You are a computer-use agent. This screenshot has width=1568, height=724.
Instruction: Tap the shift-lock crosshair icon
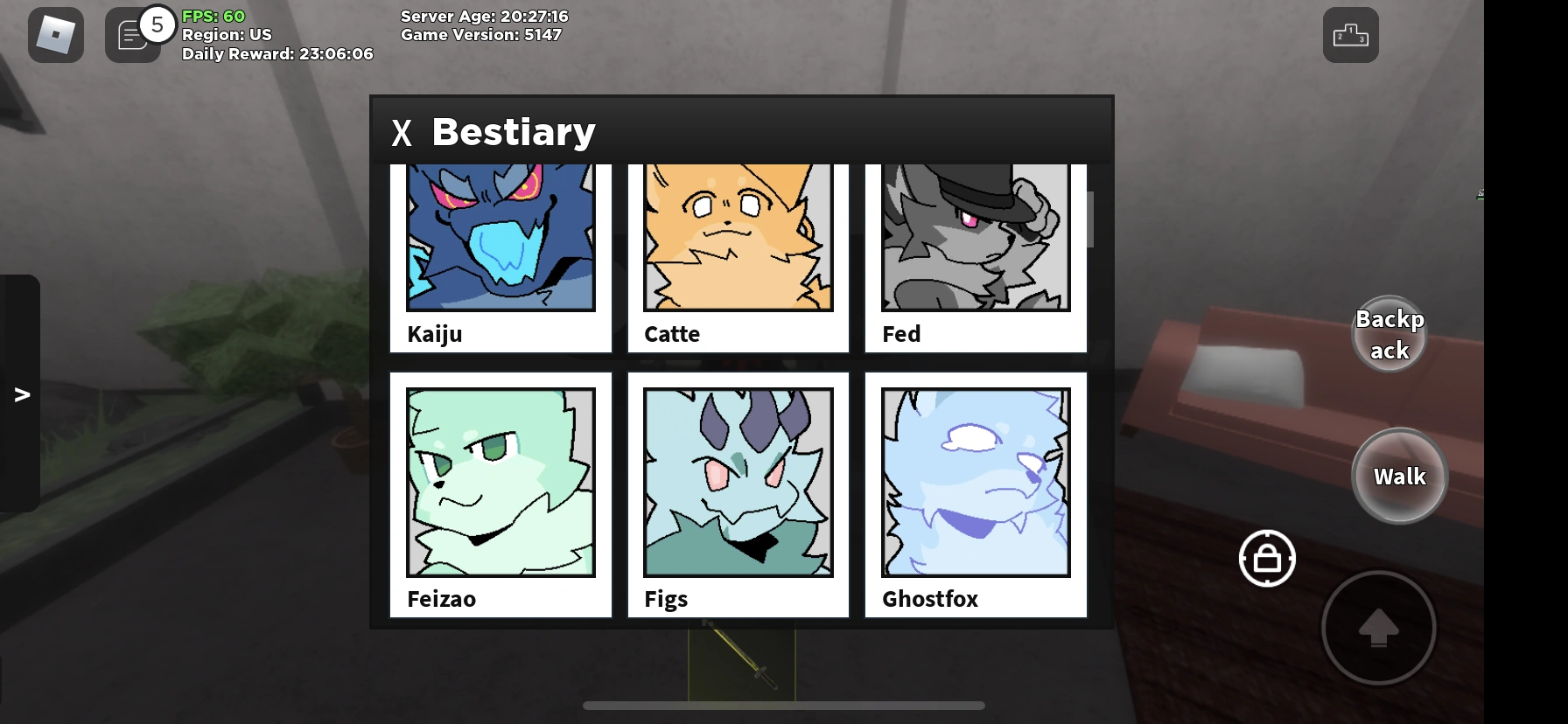[x=1266, y=559]
